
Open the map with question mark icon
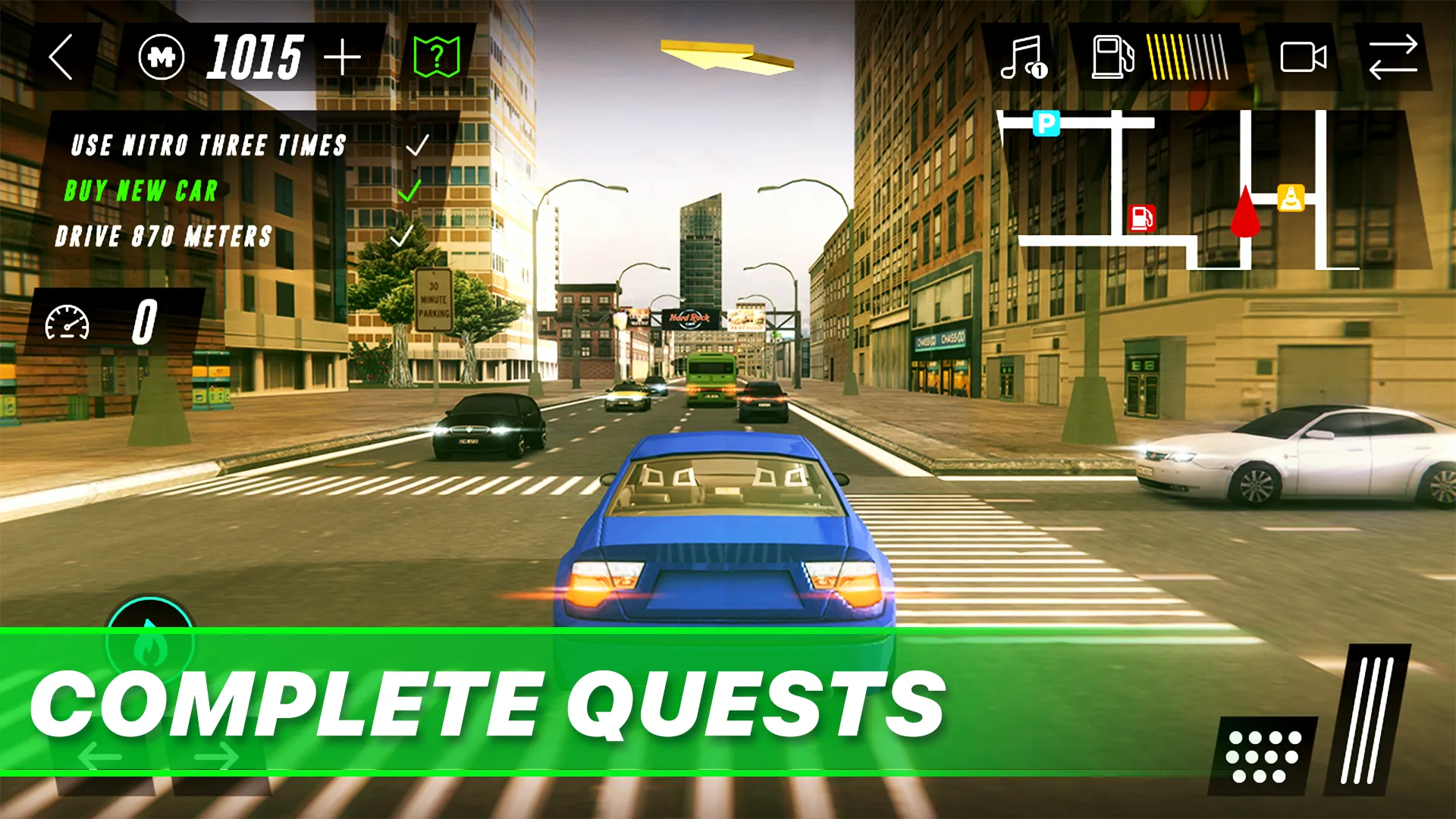[438, 55]
